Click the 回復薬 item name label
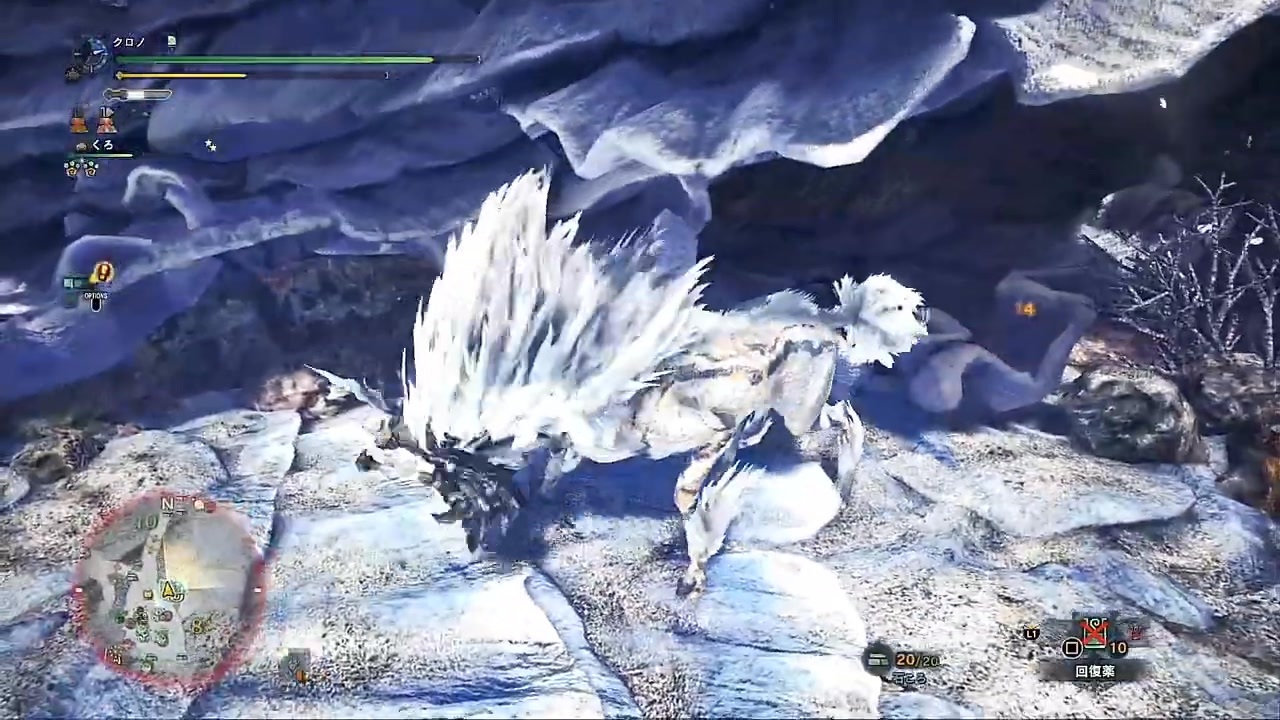The height and width of the screenshot is (720, 1280). tap(1095, 671)
